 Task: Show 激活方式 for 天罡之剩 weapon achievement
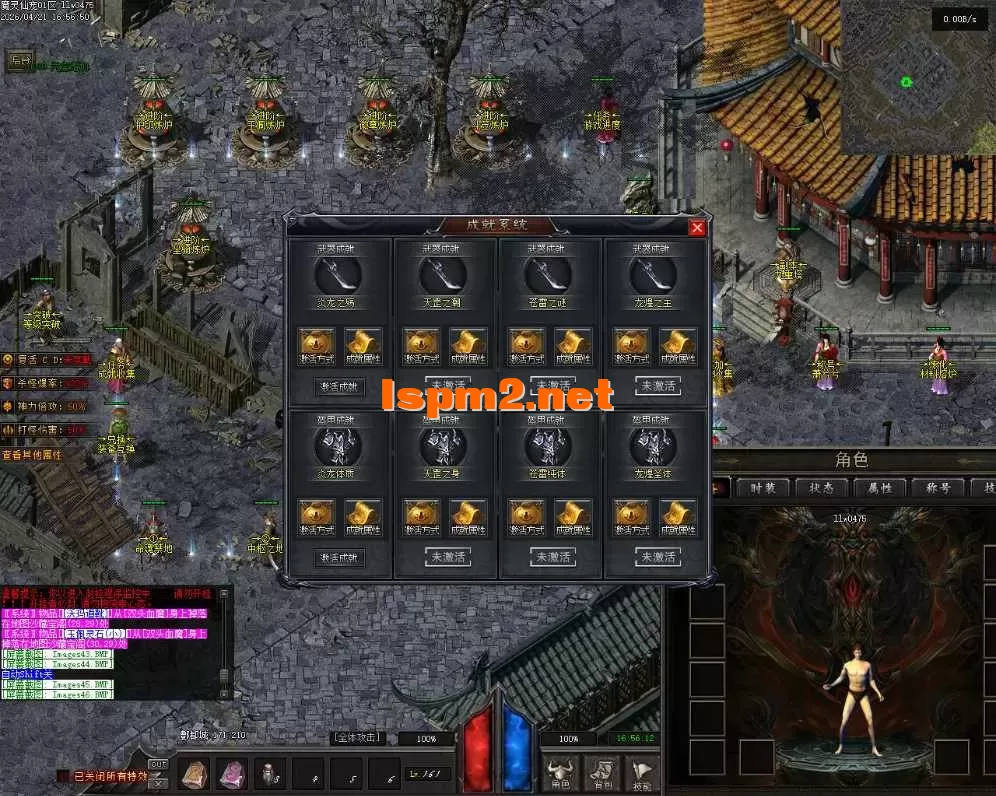point(423,345)
